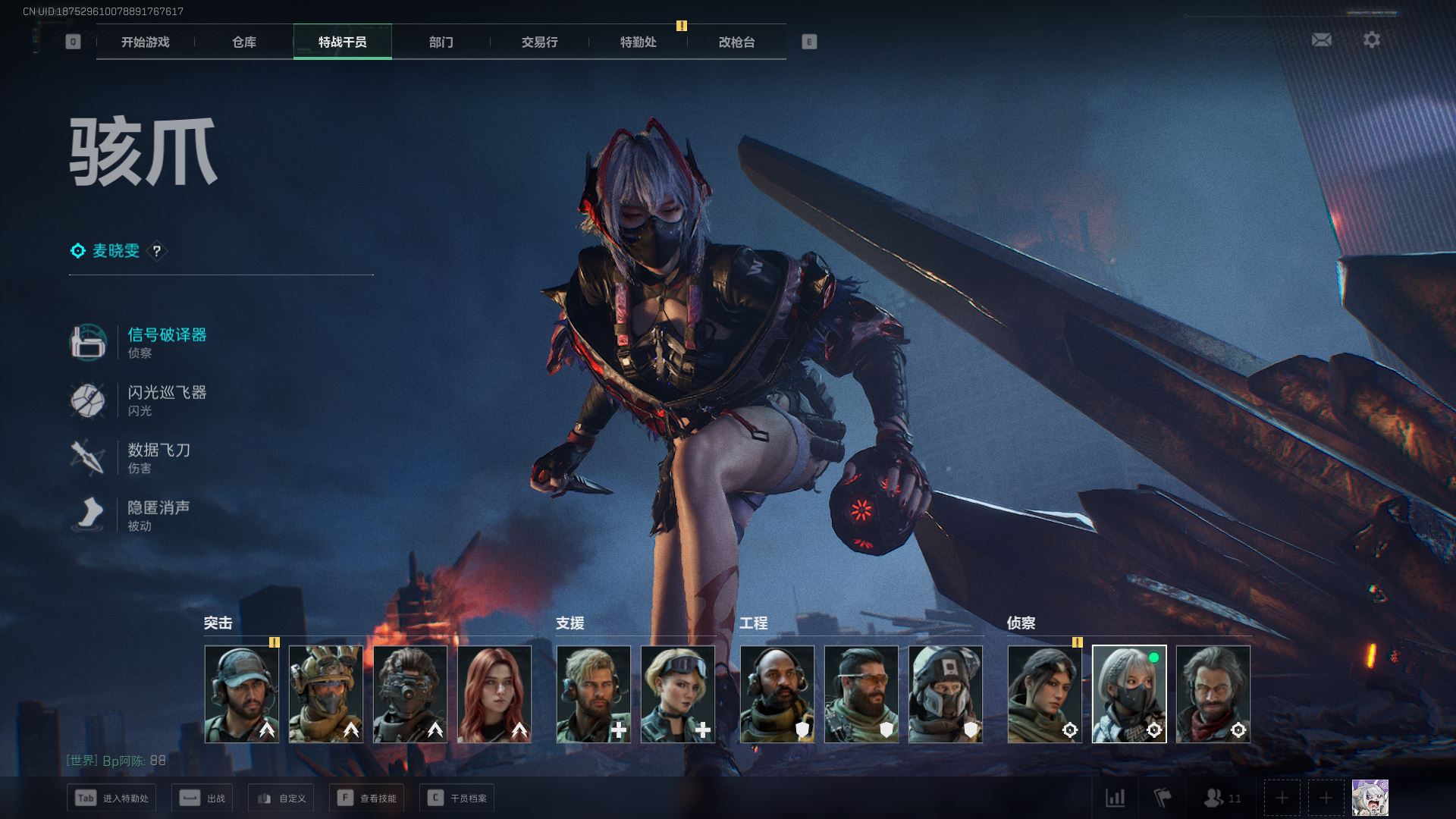Click the question mark next to 麦晓雯

pos(156,251)
